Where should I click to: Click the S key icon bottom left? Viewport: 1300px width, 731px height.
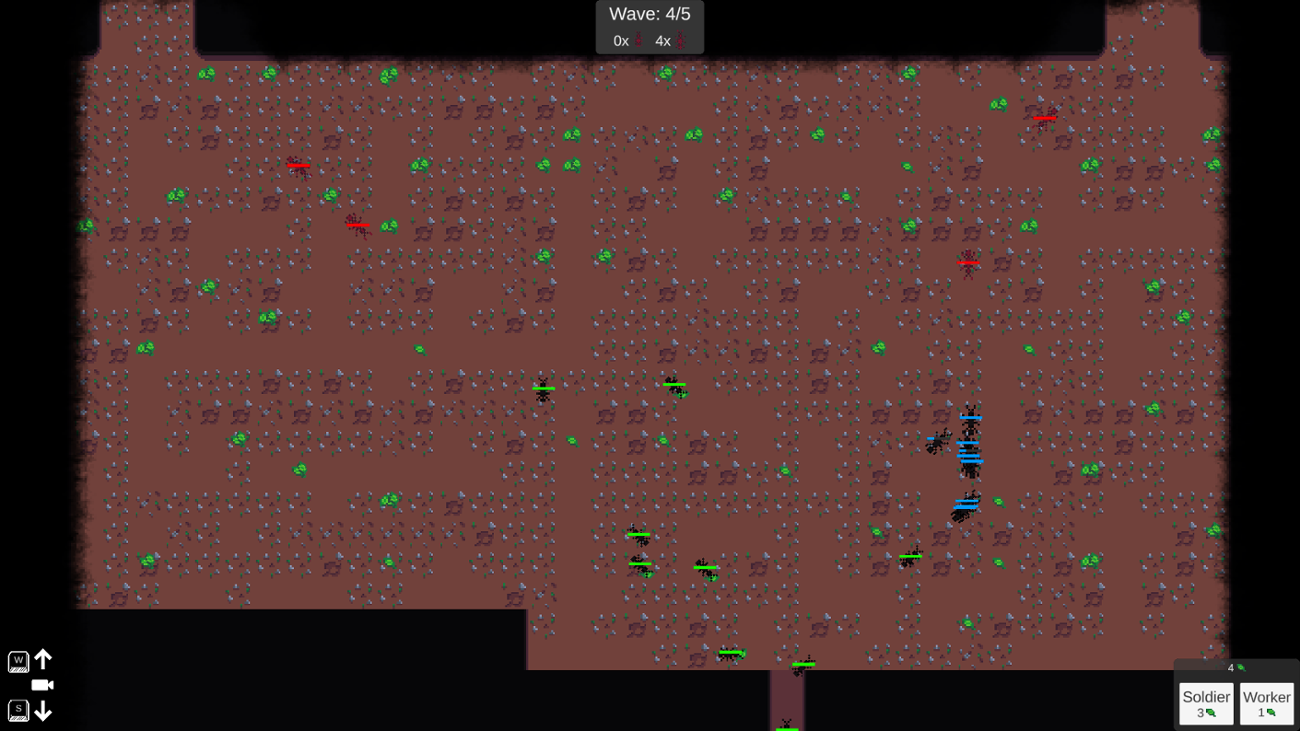(x=18, y=711)
